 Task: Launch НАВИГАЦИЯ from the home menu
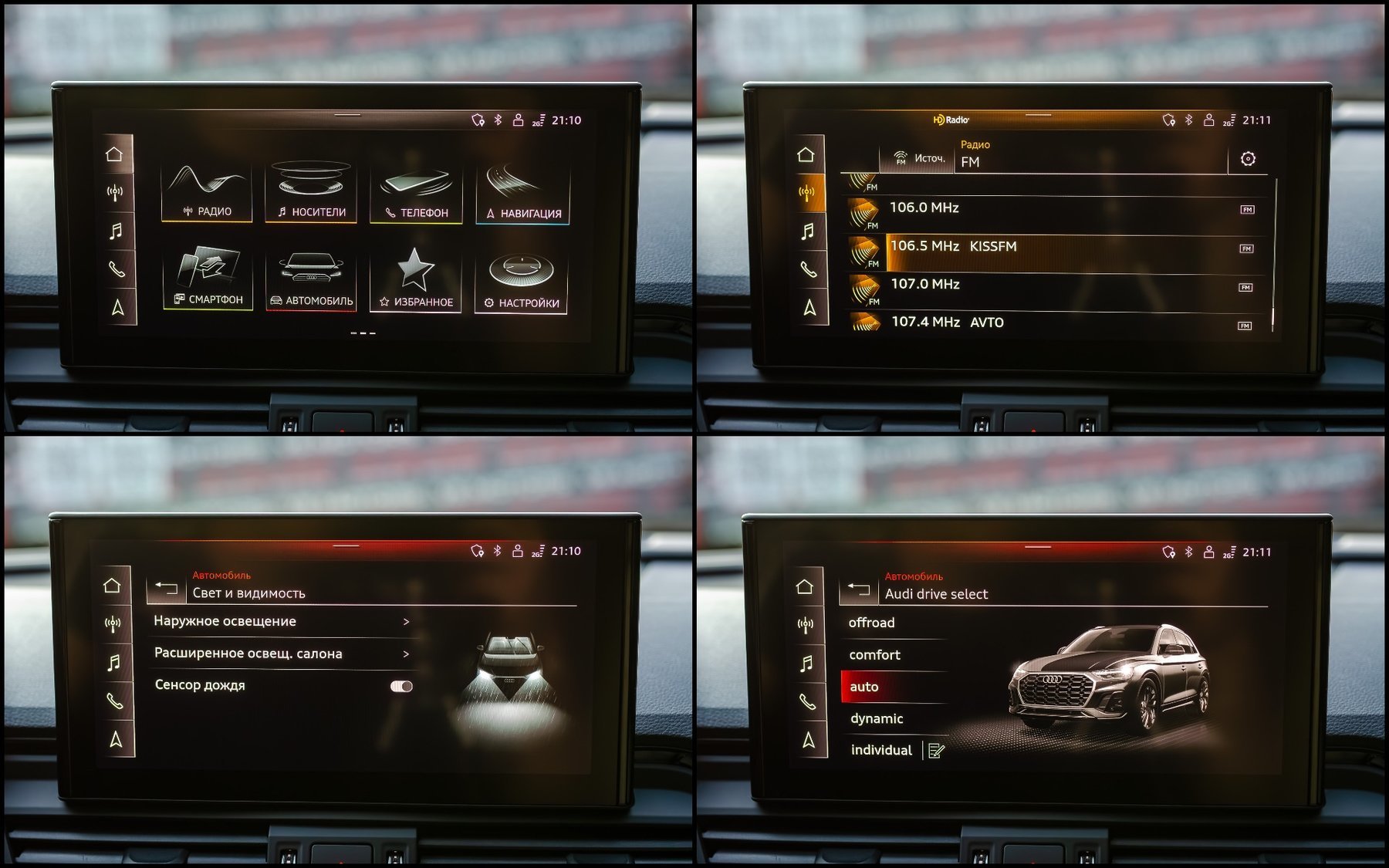[522, 195]
